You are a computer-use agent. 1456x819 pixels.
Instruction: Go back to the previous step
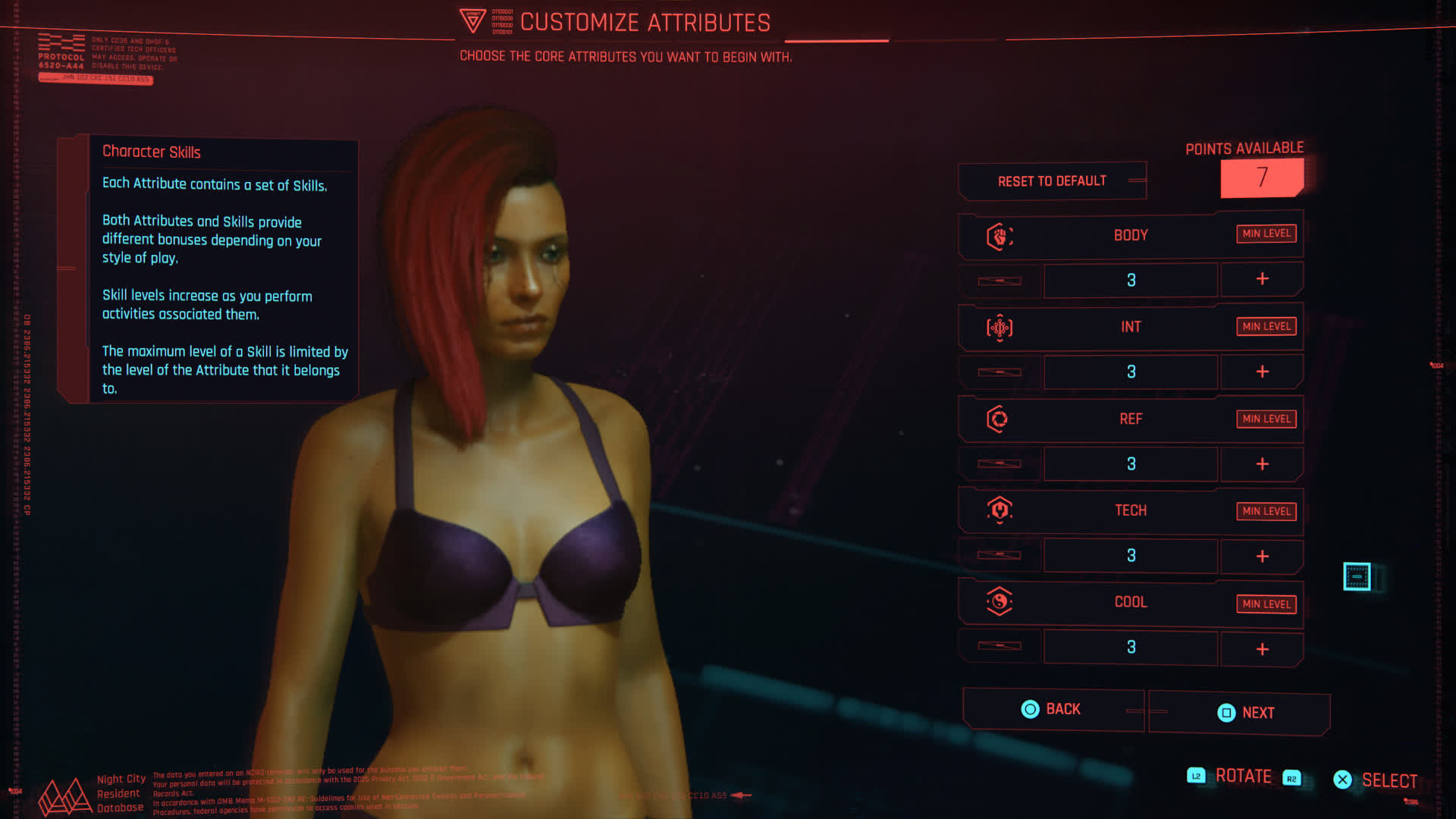pyautogui.click(x=1052, y=709)
